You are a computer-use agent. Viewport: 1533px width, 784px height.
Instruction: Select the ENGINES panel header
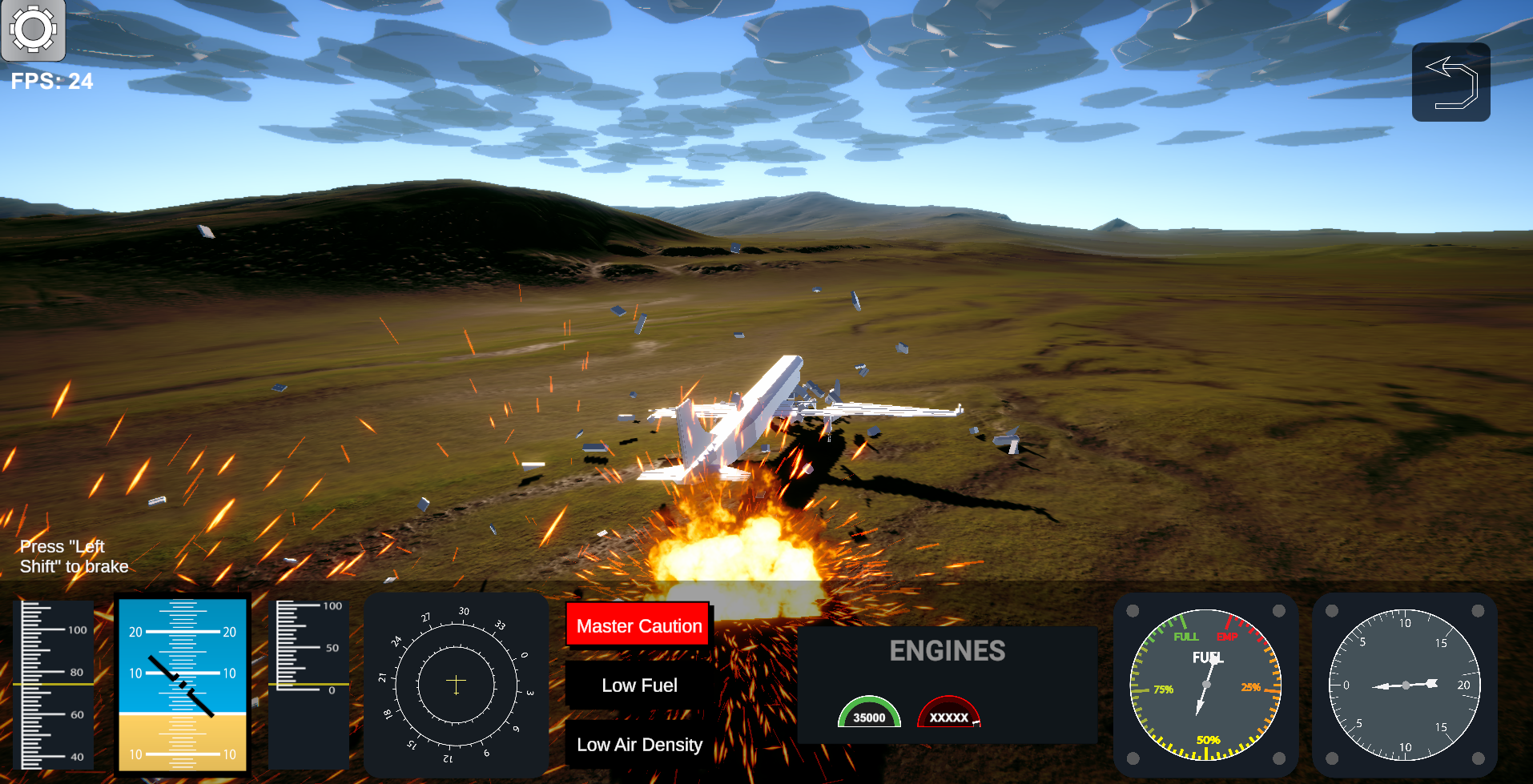point(949,651)
